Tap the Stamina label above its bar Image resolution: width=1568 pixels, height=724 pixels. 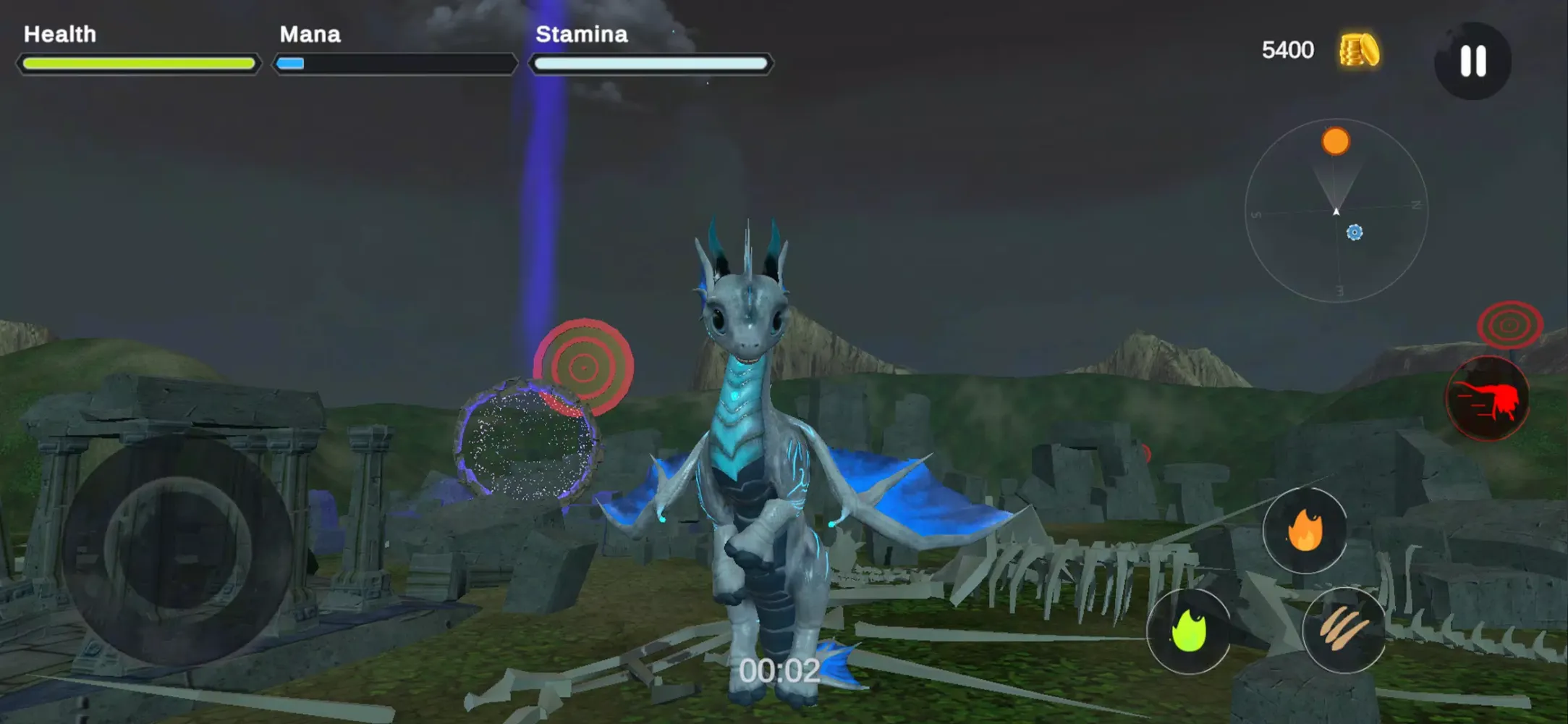click(x=581, y=33)
